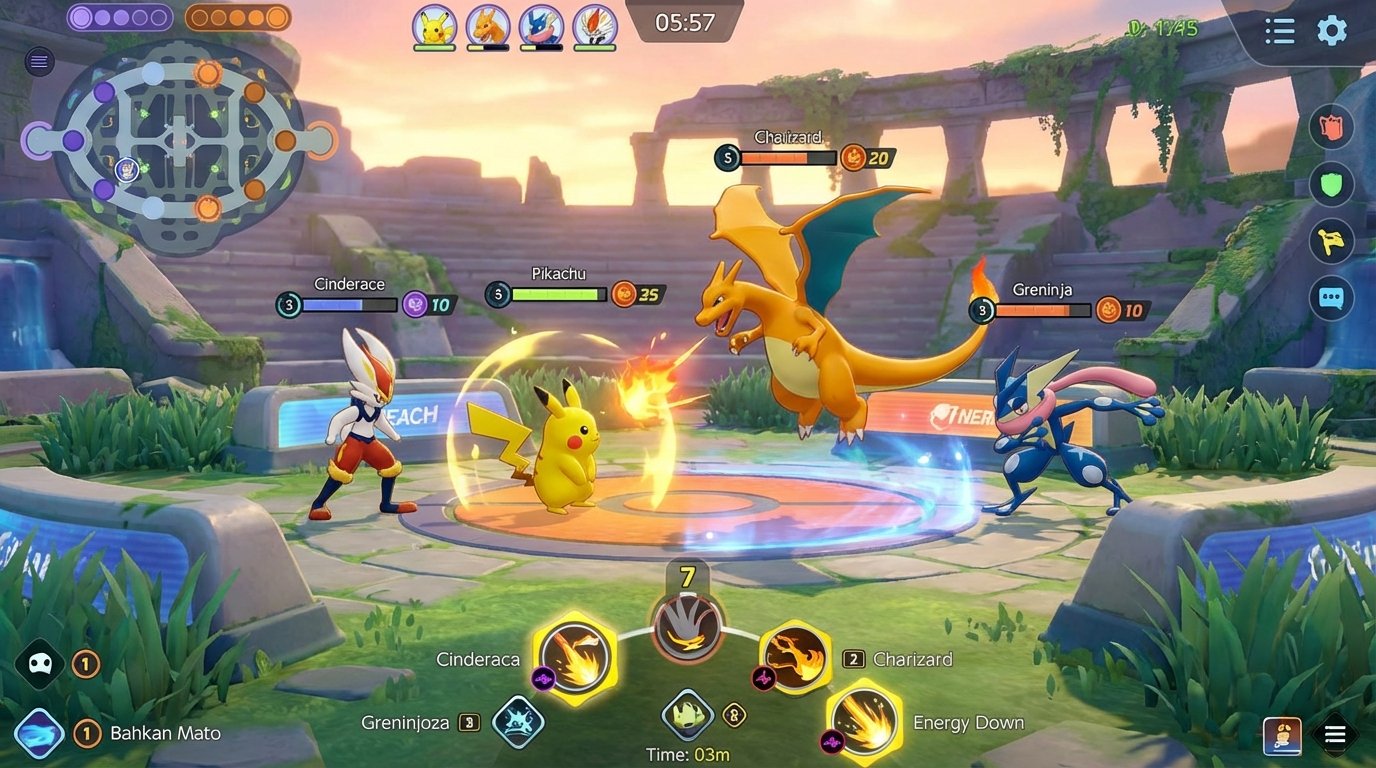Unleash the Unite Move marked with 7
Viewport: 1376px width, 768px height.
(x=689, y=629)
